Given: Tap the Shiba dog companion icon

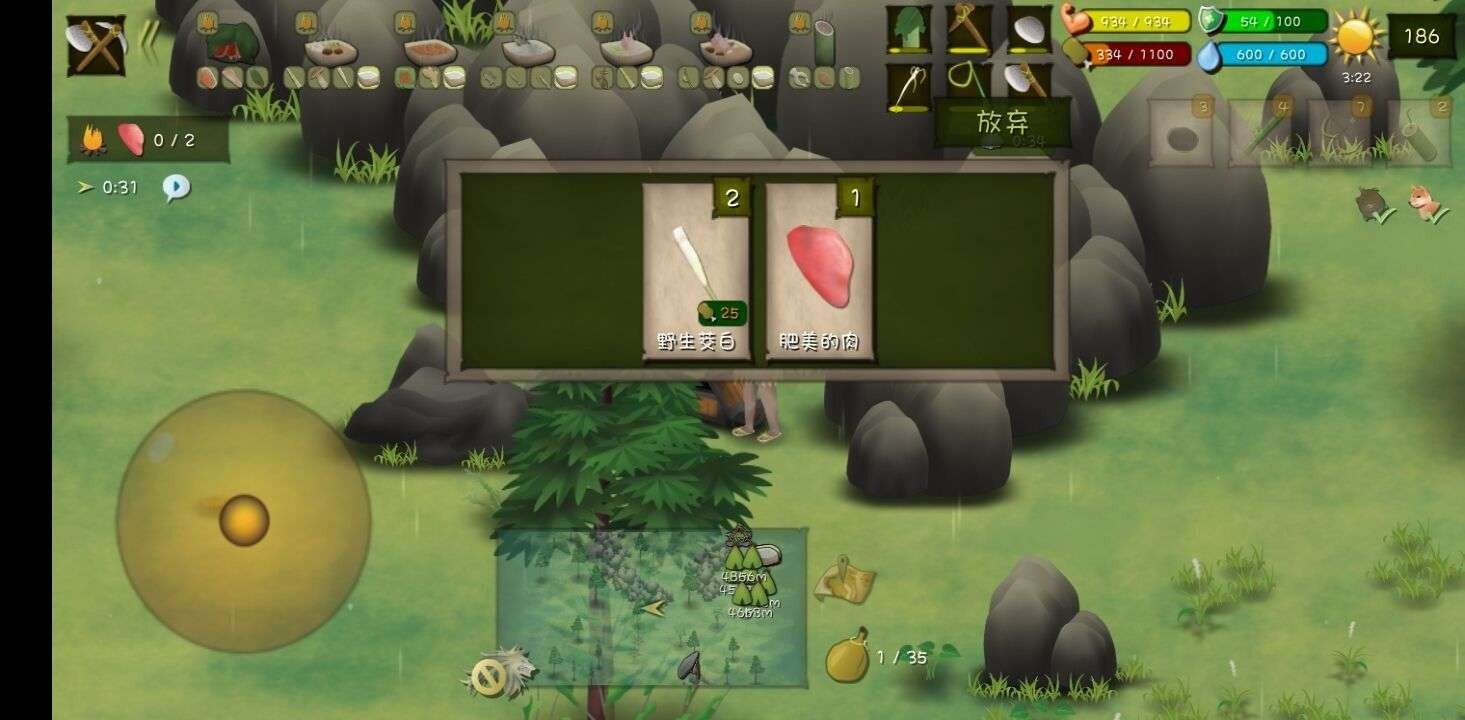Looking at the screenshot, I should coord(1424,202).
